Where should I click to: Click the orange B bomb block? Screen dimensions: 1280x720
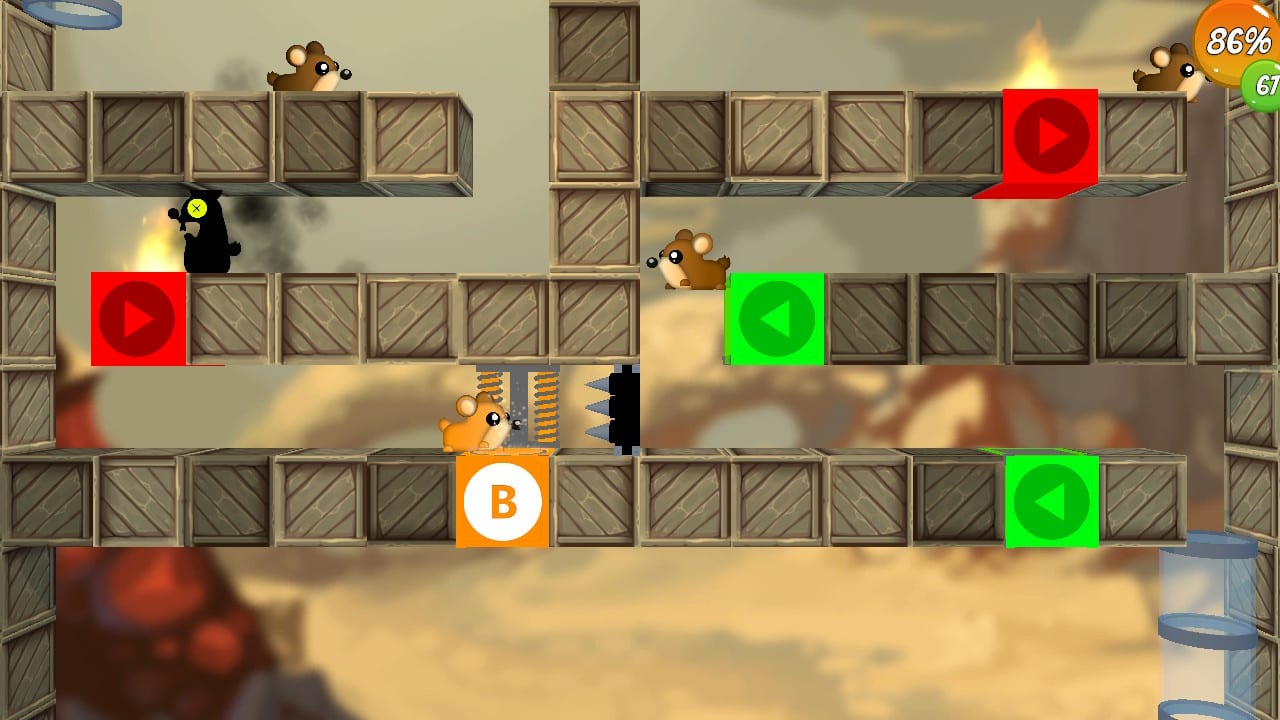pyautogui.click(x=502, y=501)
